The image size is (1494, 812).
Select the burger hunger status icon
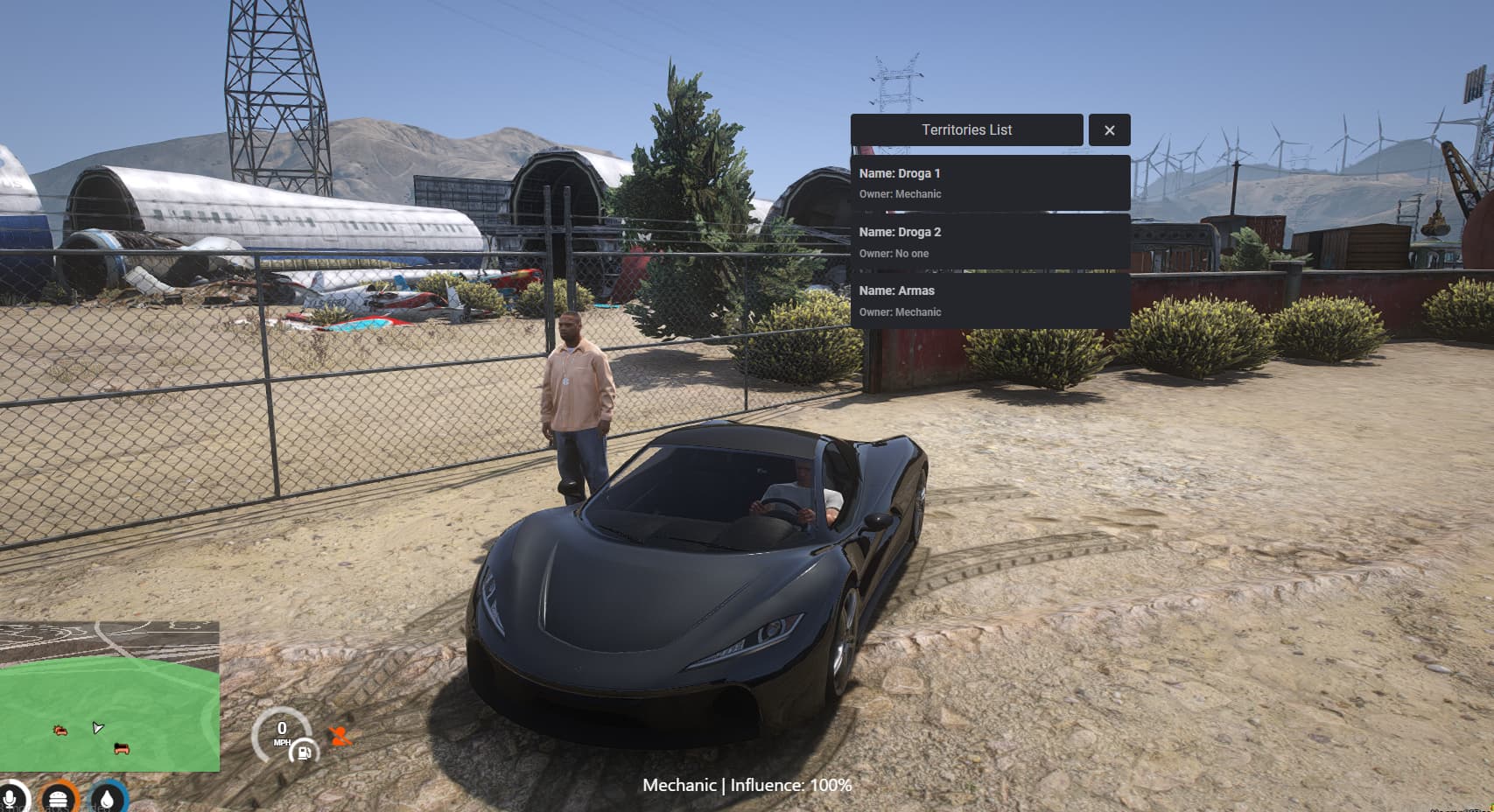tap(59, 799)
